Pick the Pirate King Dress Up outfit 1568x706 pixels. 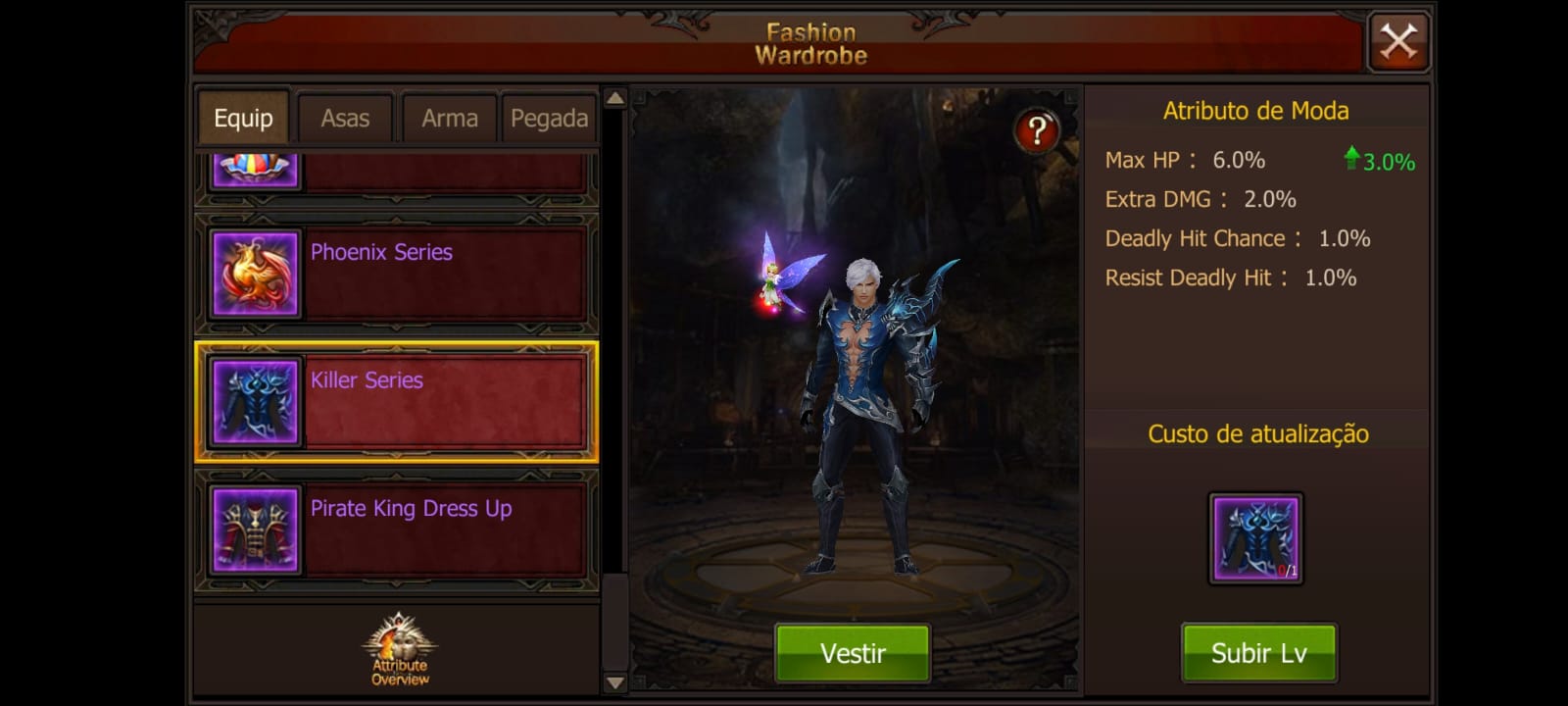(397, 530)
